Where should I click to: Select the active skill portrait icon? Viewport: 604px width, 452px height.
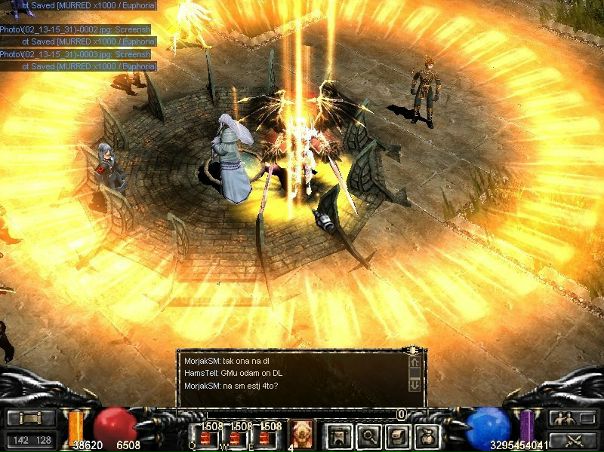303,432
